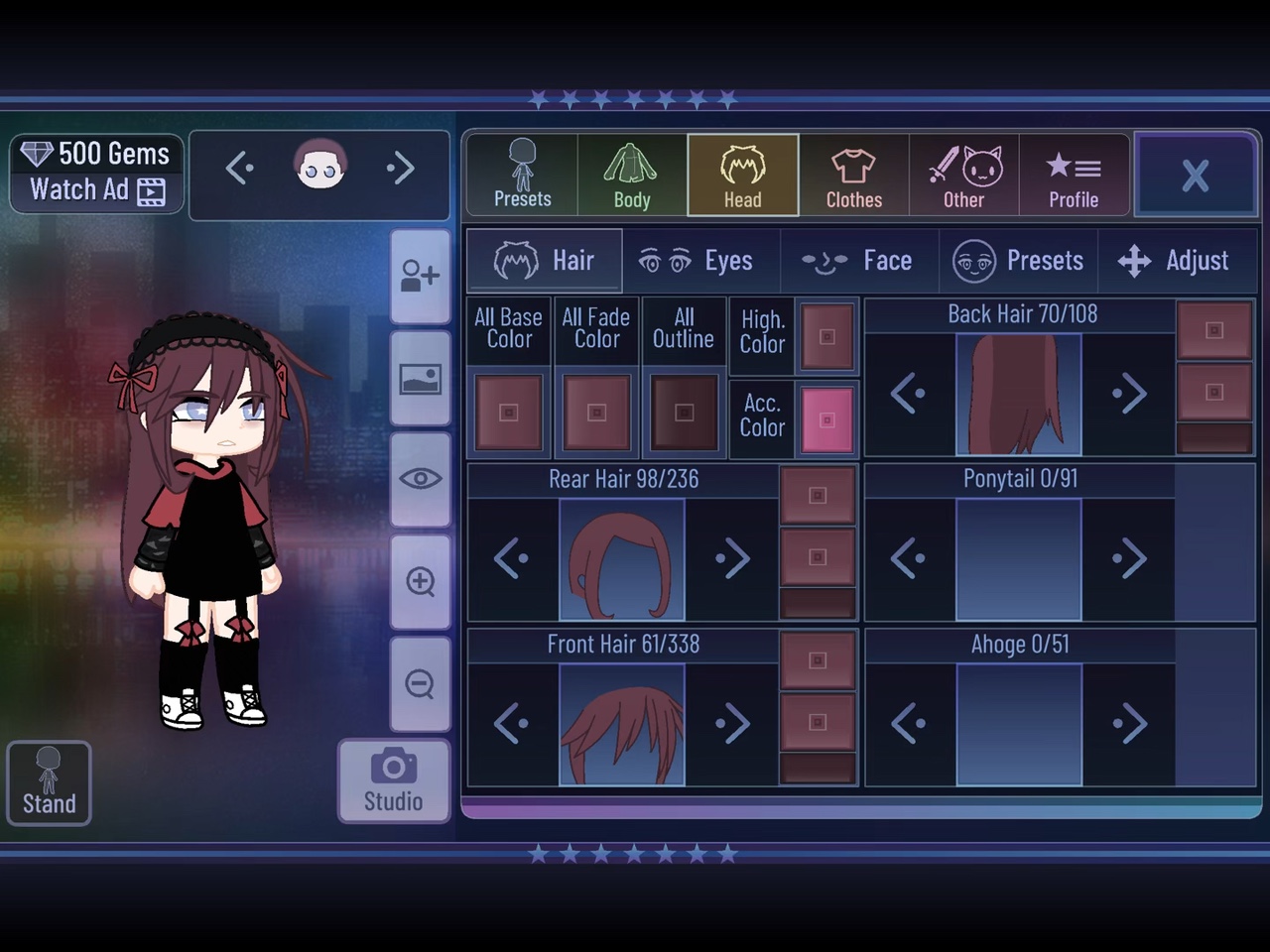Advance to next Ponytail option
The width and height of the screenshot is (1270, 952).
click(1129, 558)
